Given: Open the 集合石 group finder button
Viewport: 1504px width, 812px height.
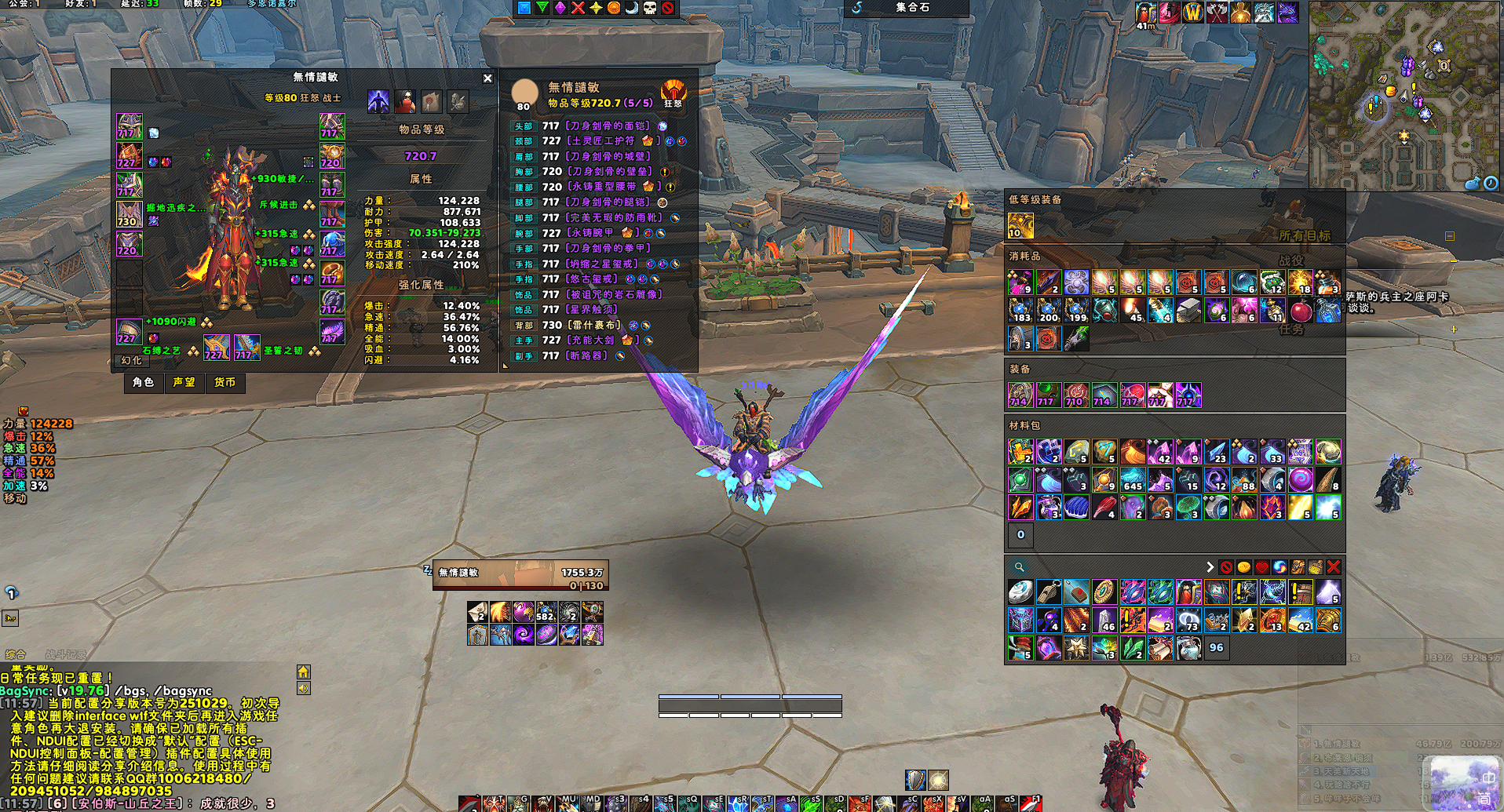Looking at the screenshot, I should (911, 8).
